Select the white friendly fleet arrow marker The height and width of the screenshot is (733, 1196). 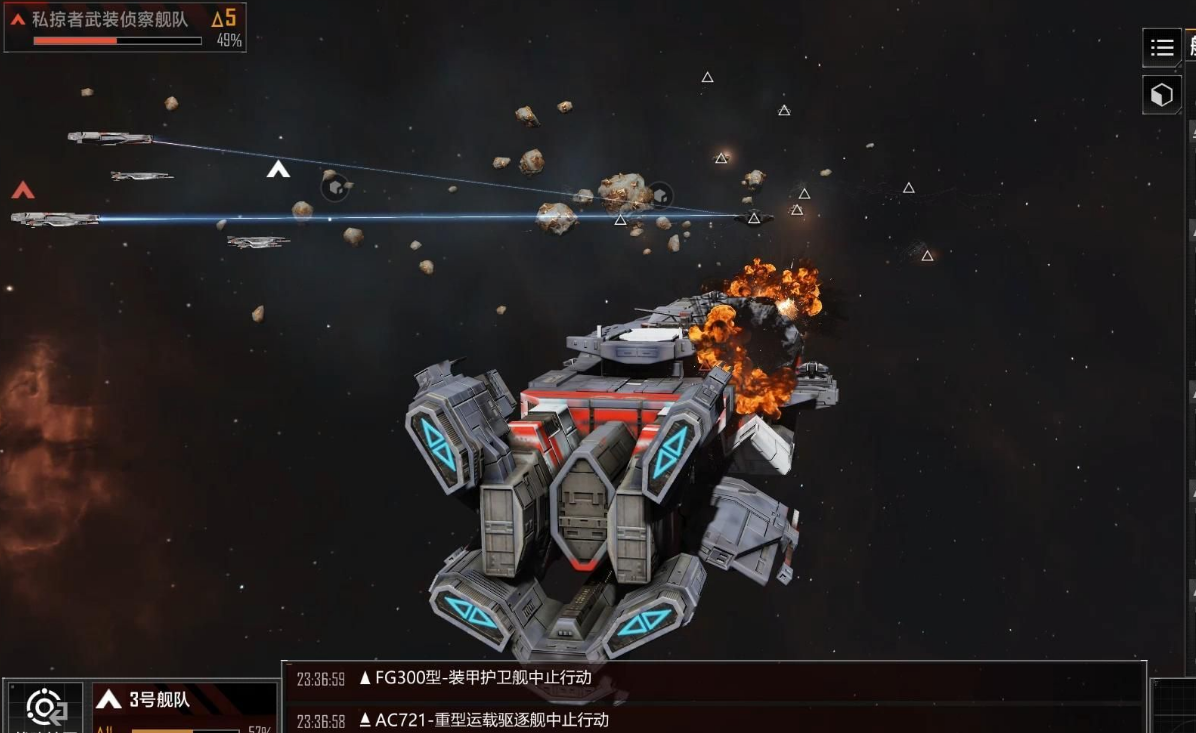click(278, 169)
